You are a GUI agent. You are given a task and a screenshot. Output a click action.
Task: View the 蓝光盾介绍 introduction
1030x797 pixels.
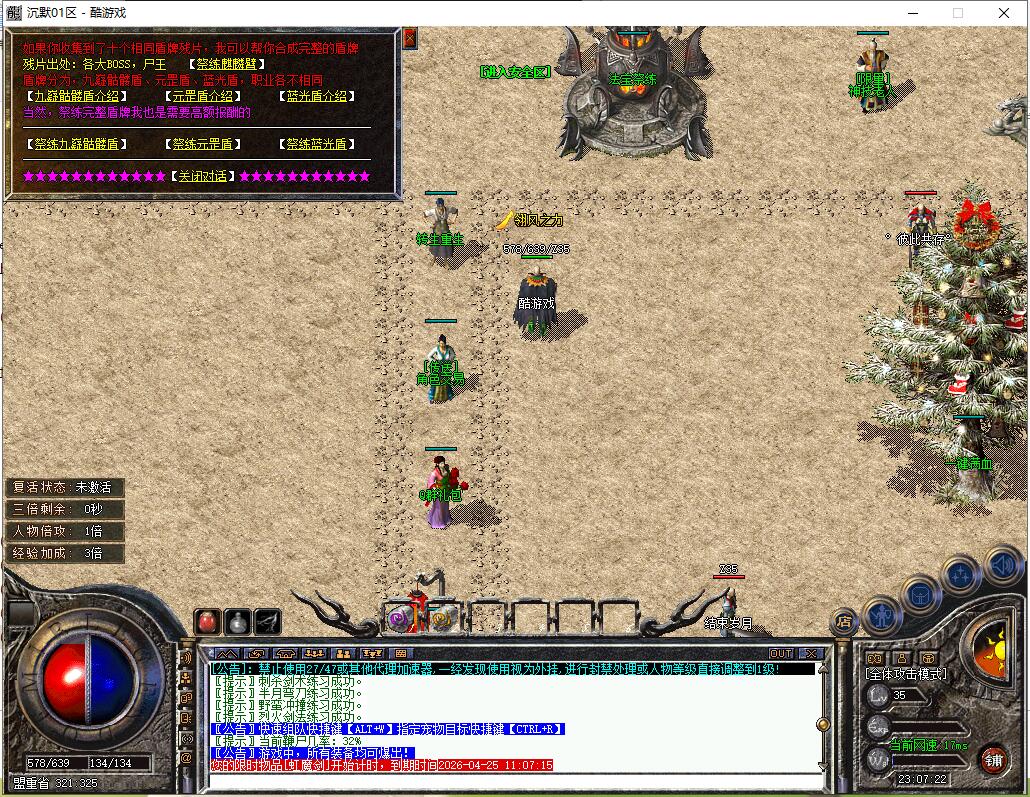[316, 96]
